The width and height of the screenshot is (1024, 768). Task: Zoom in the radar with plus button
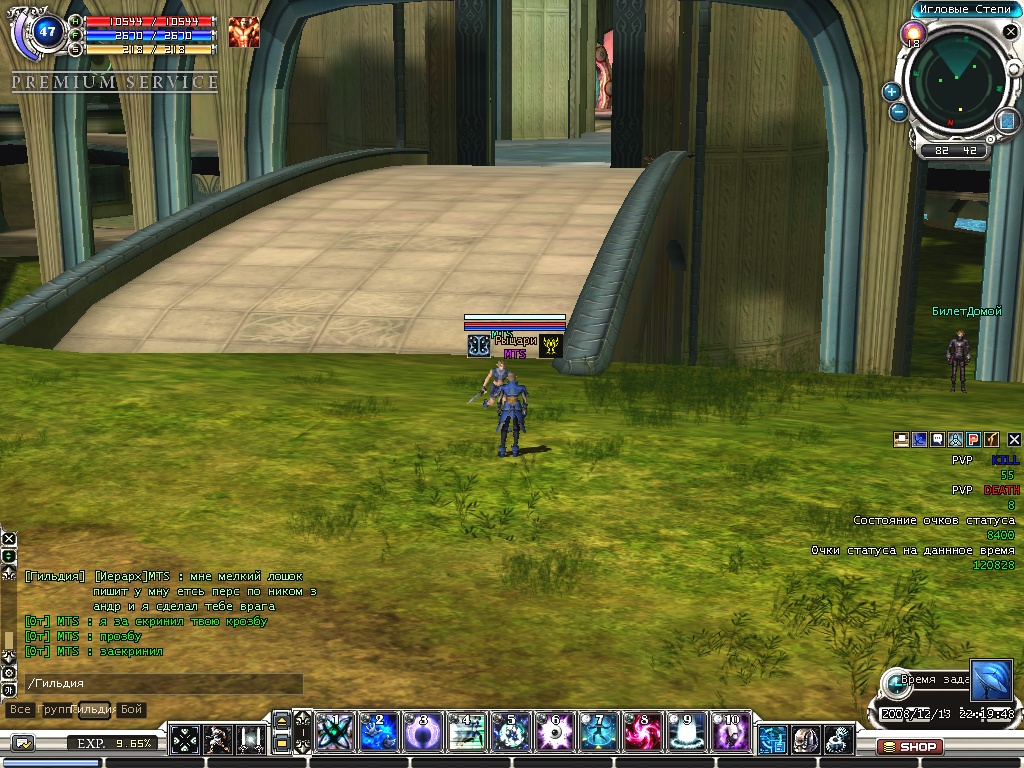(891, 92)
